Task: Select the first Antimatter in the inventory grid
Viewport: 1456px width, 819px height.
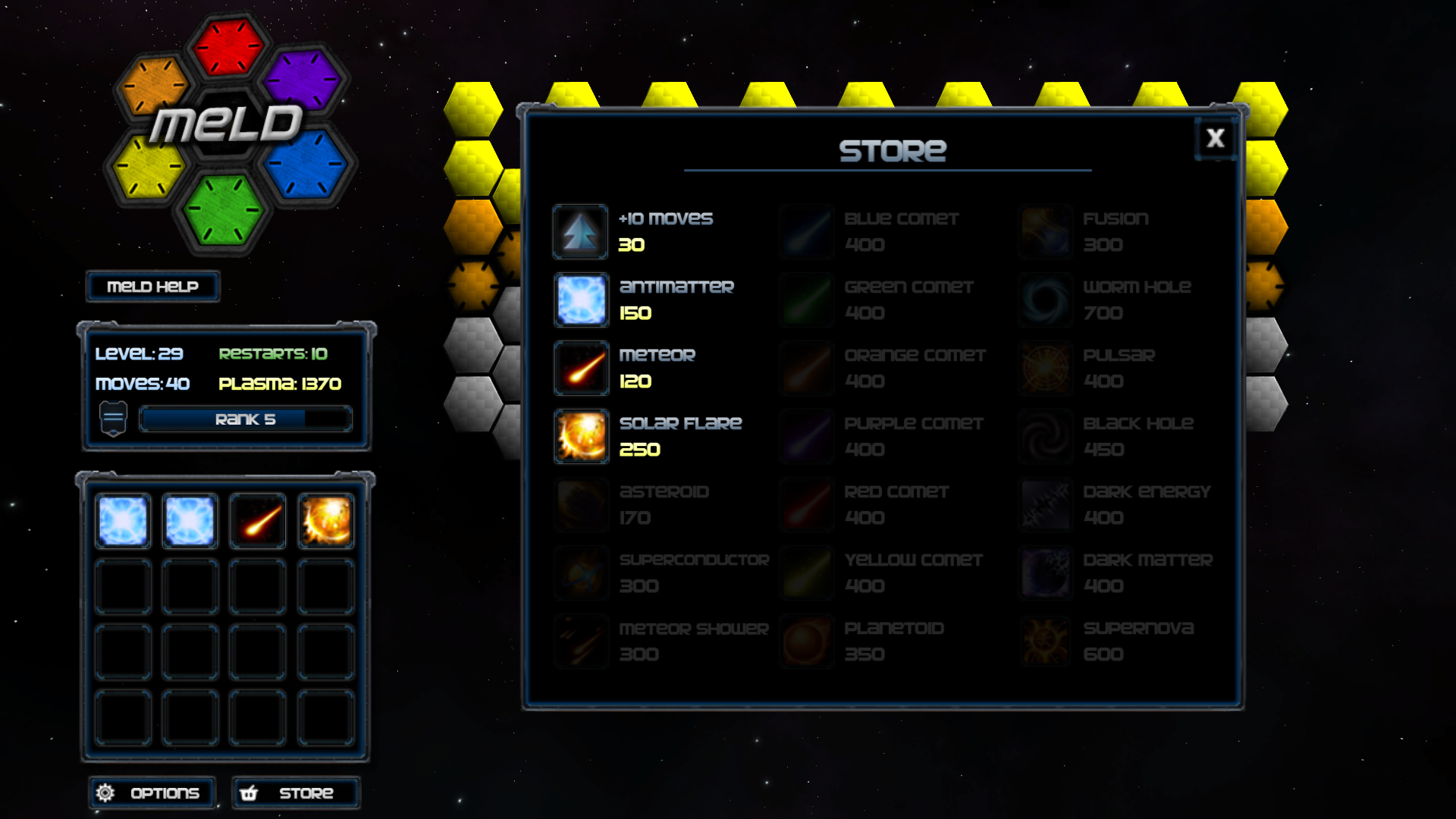Action: tap(122, 520)
